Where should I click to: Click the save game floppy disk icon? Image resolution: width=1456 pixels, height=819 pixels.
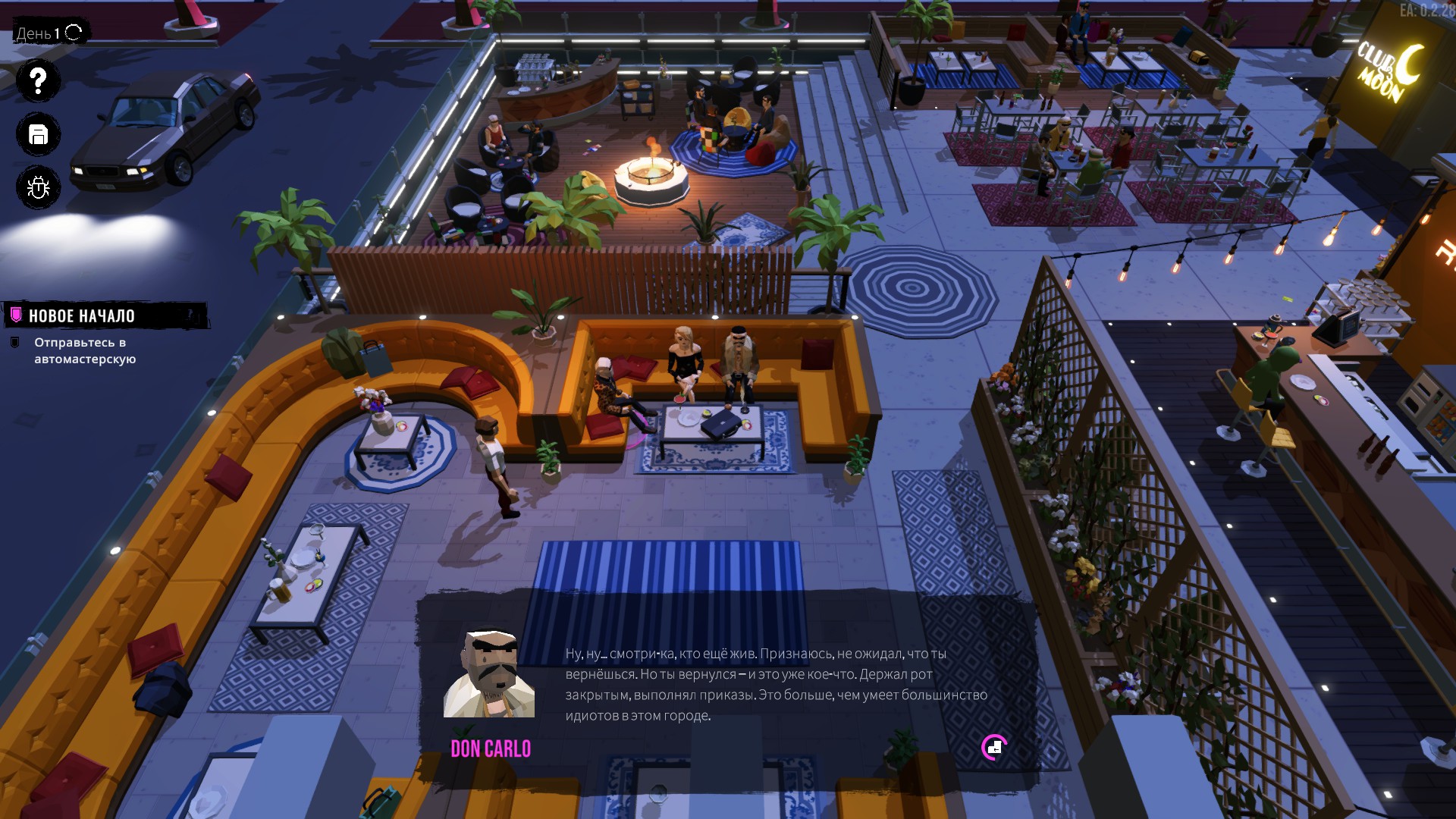tap(38, 134)
